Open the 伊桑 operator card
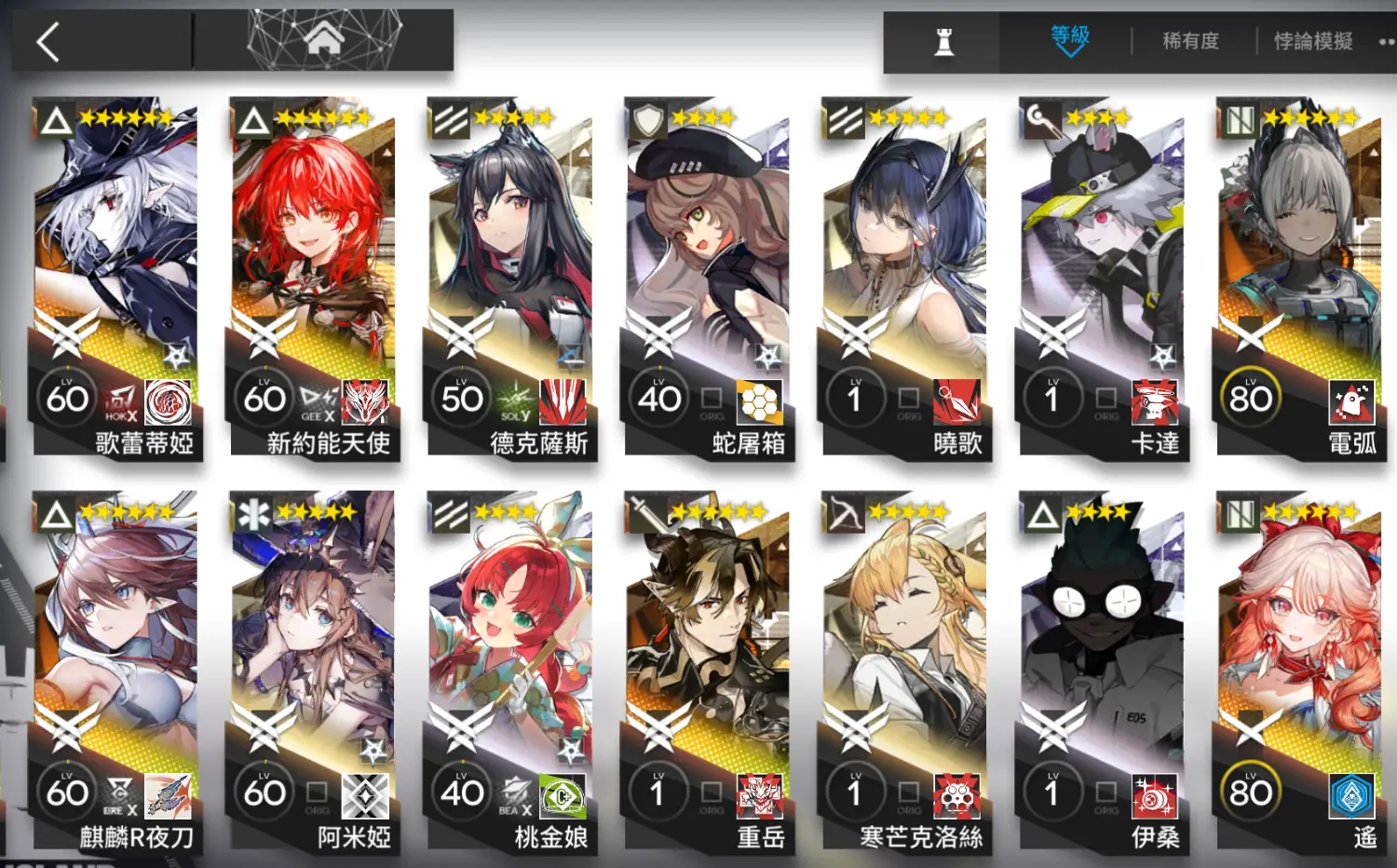Viewport: 1397px width, 868px height. pyautogui.click(x=1103, y=672)
